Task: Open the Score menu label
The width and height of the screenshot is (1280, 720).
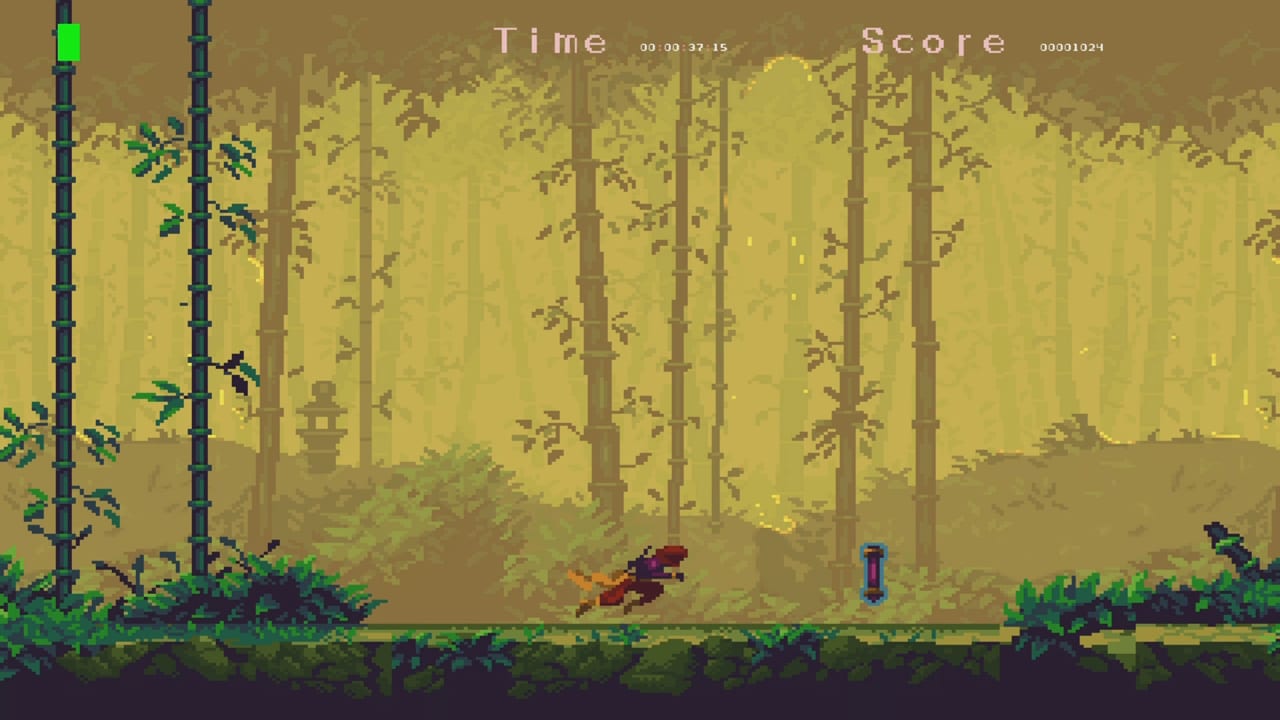Action: 936,42
